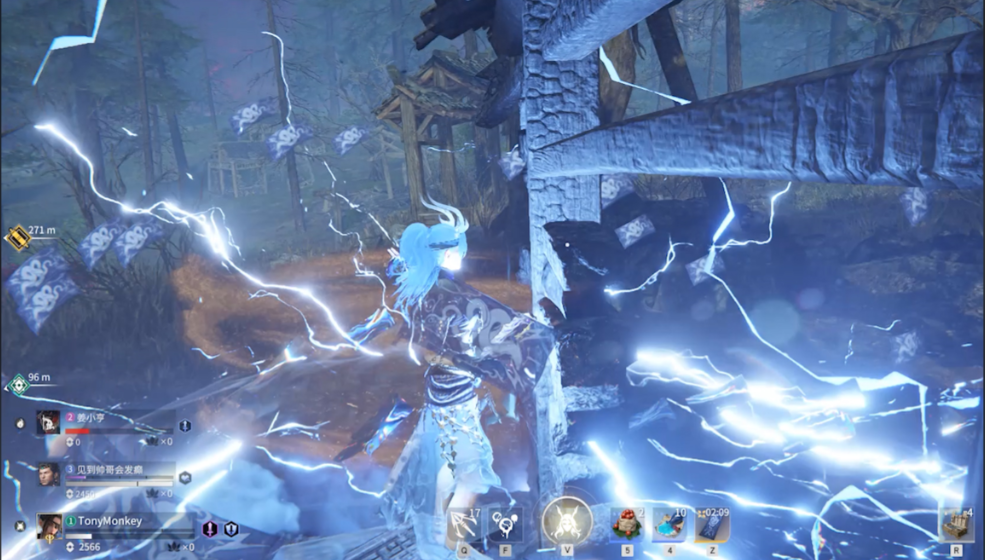The width and height of the screenshot is (985, 560).
Task: Click the blue sword status icon by 姜小亭
Action: [x=184, y=426]
